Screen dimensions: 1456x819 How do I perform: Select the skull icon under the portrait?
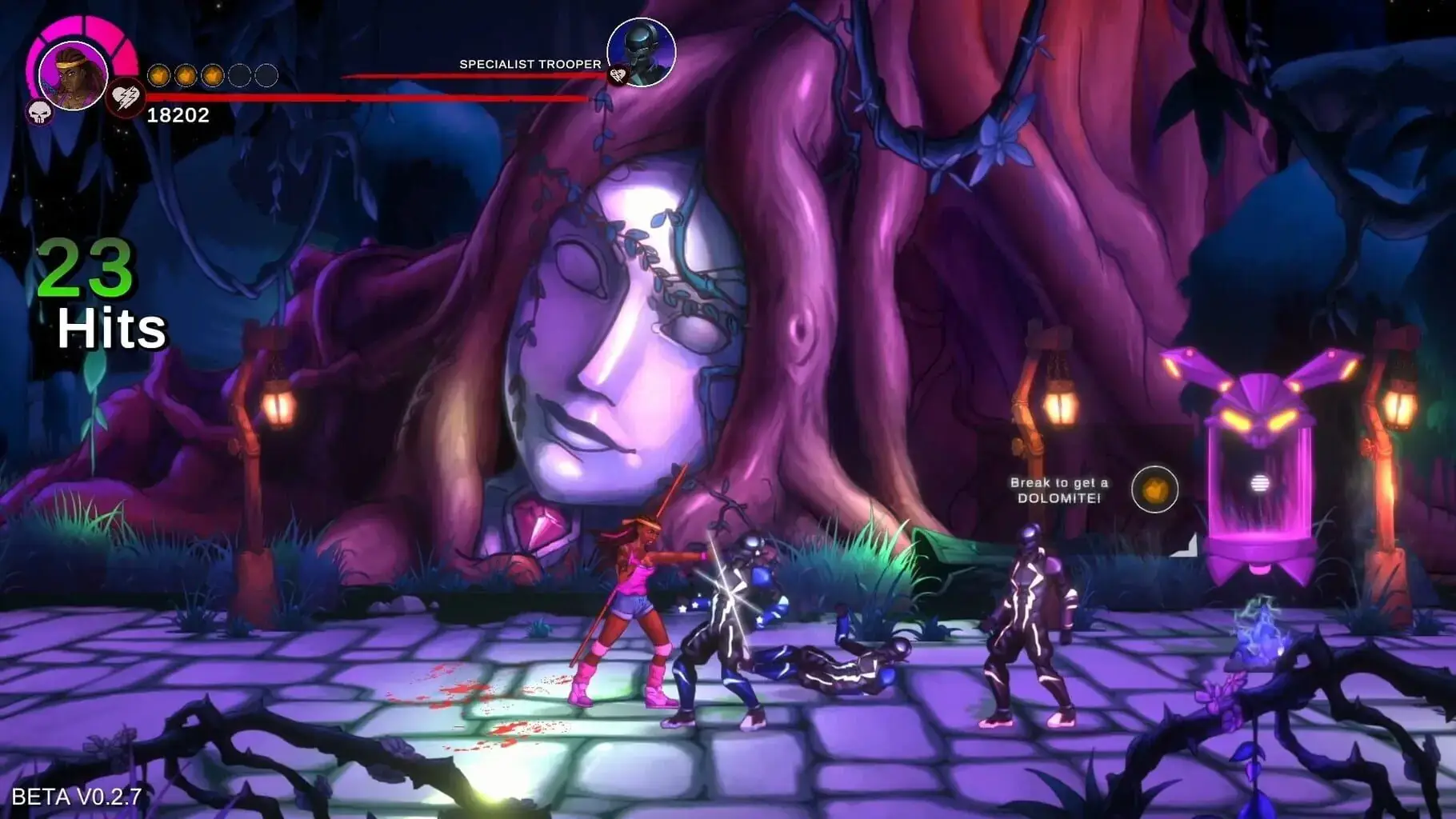point(39,112)
